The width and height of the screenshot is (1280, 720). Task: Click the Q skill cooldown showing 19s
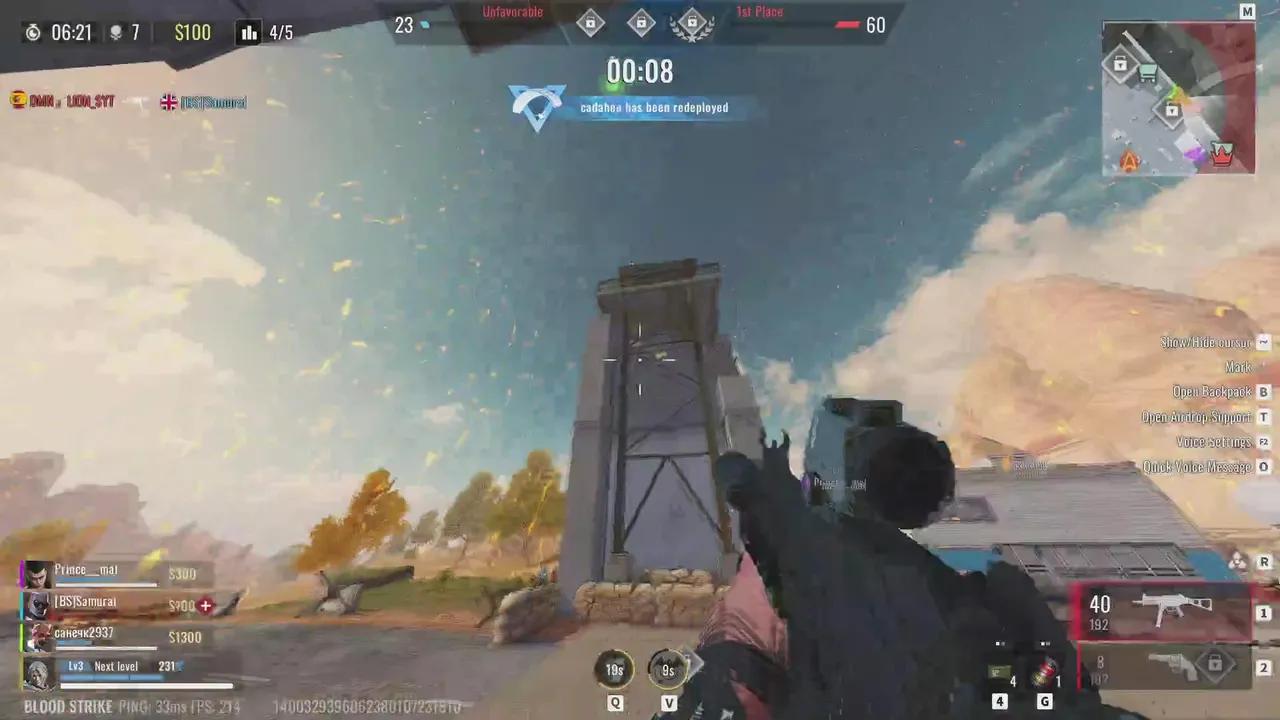(x=614, y=670)
